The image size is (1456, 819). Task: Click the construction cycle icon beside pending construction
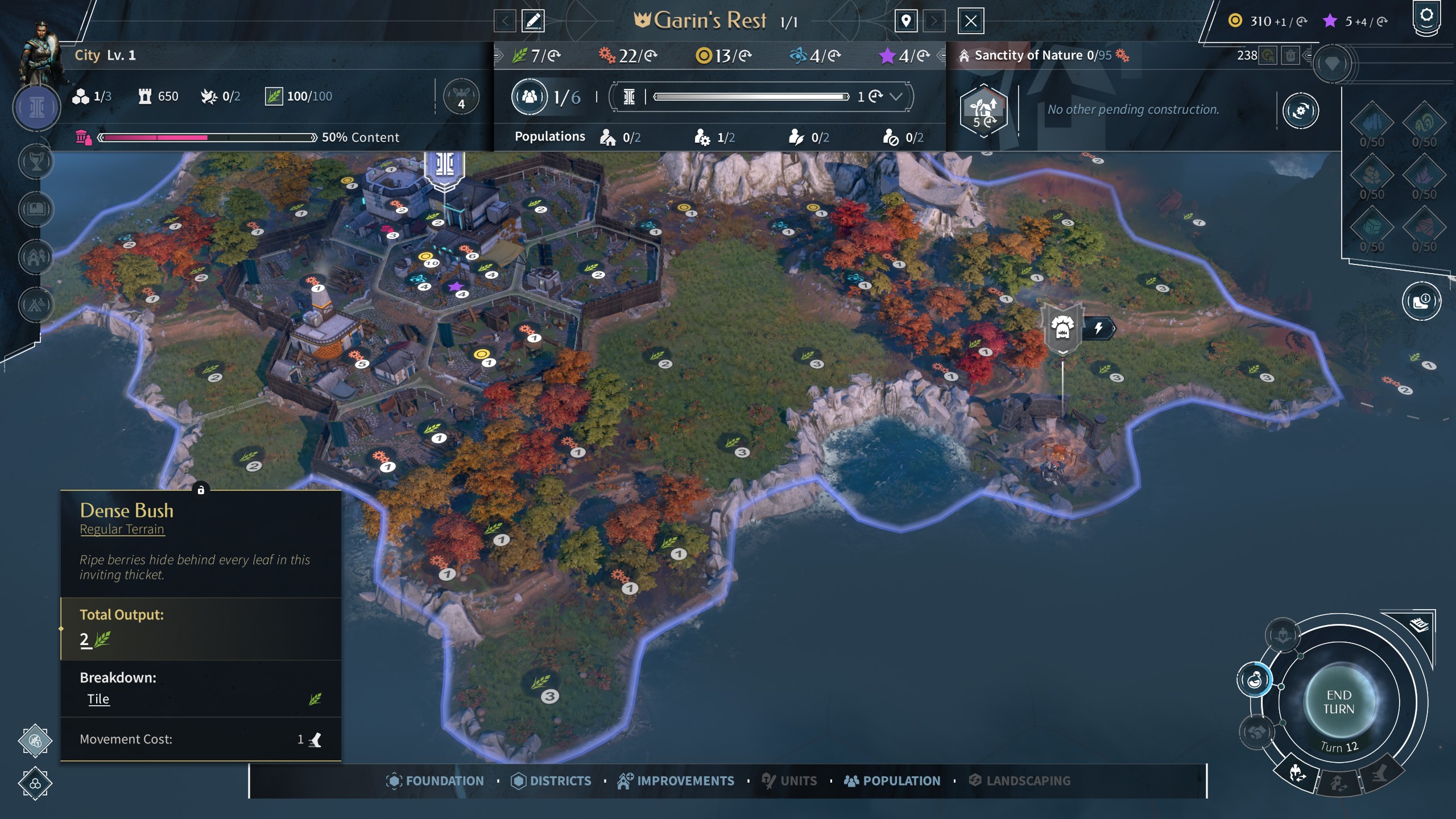click(x=1302, y=110)
